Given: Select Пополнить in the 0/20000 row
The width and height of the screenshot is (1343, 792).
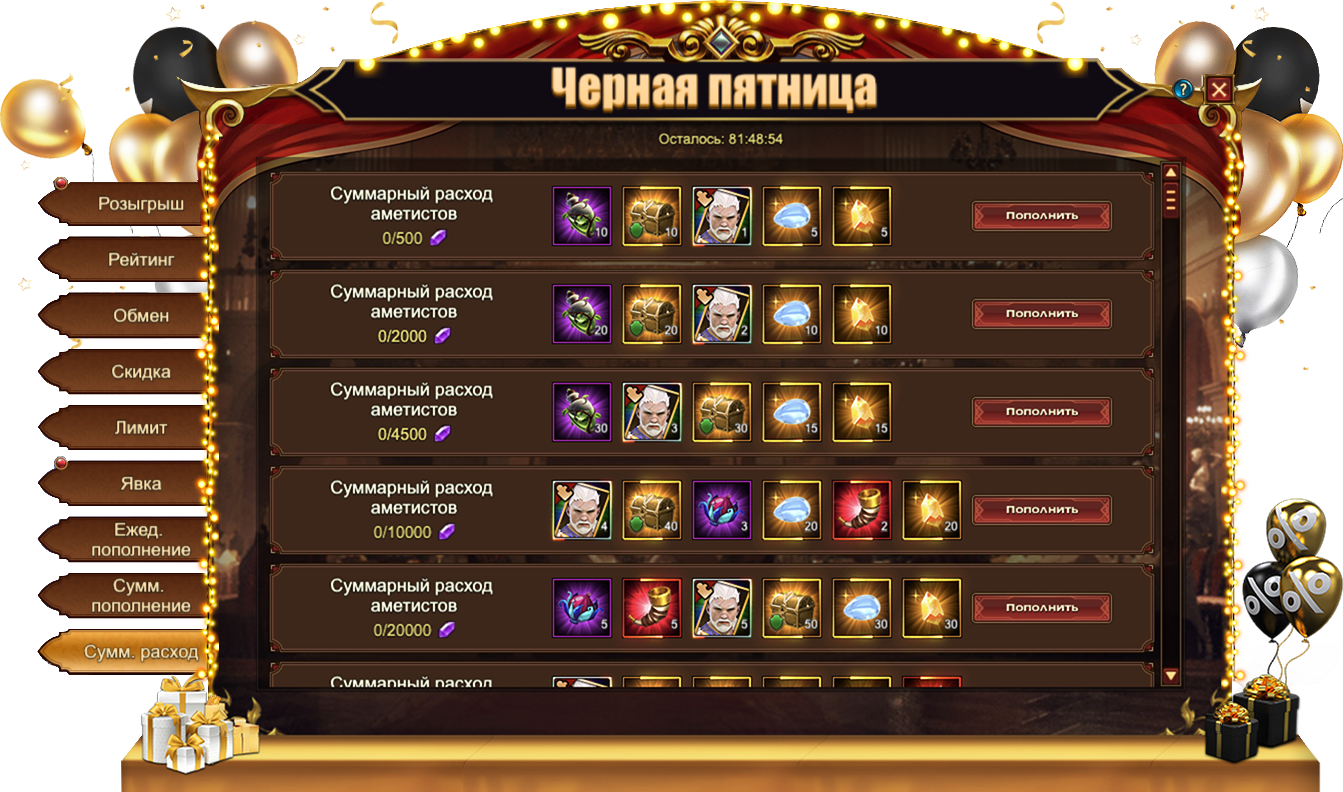Looking at the screenshot, I should coord(1041,608).
